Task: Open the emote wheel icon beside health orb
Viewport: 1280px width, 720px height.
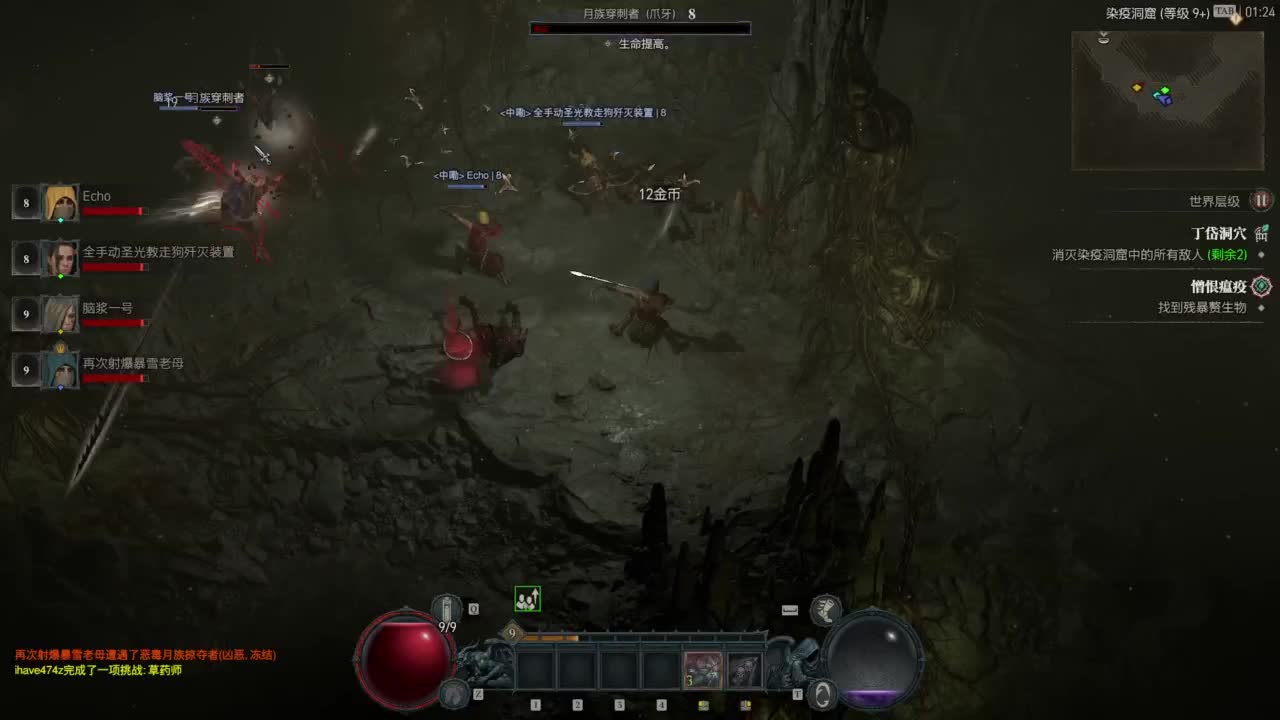Action: point(455,692)
